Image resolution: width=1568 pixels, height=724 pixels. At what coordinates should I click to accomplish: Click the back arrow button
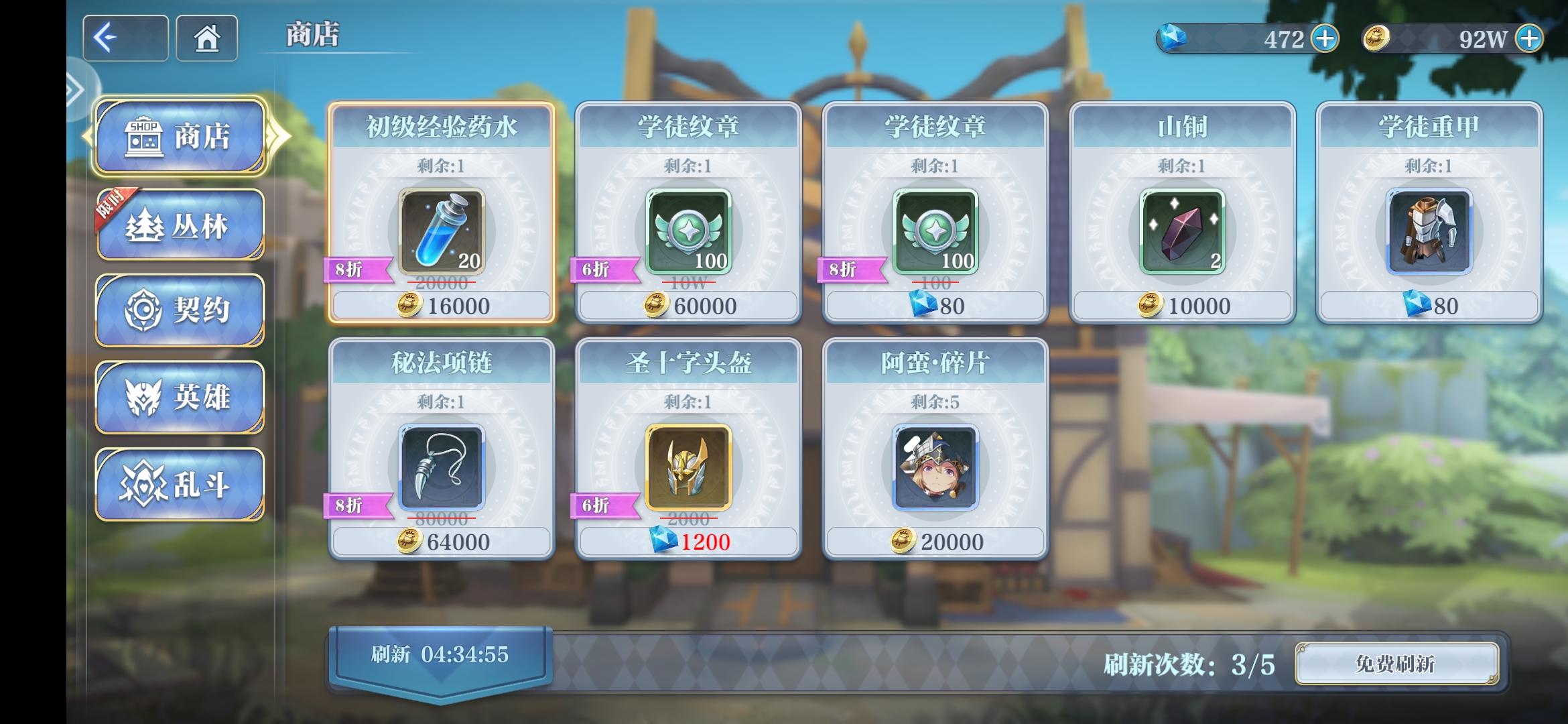coord(125,38)
